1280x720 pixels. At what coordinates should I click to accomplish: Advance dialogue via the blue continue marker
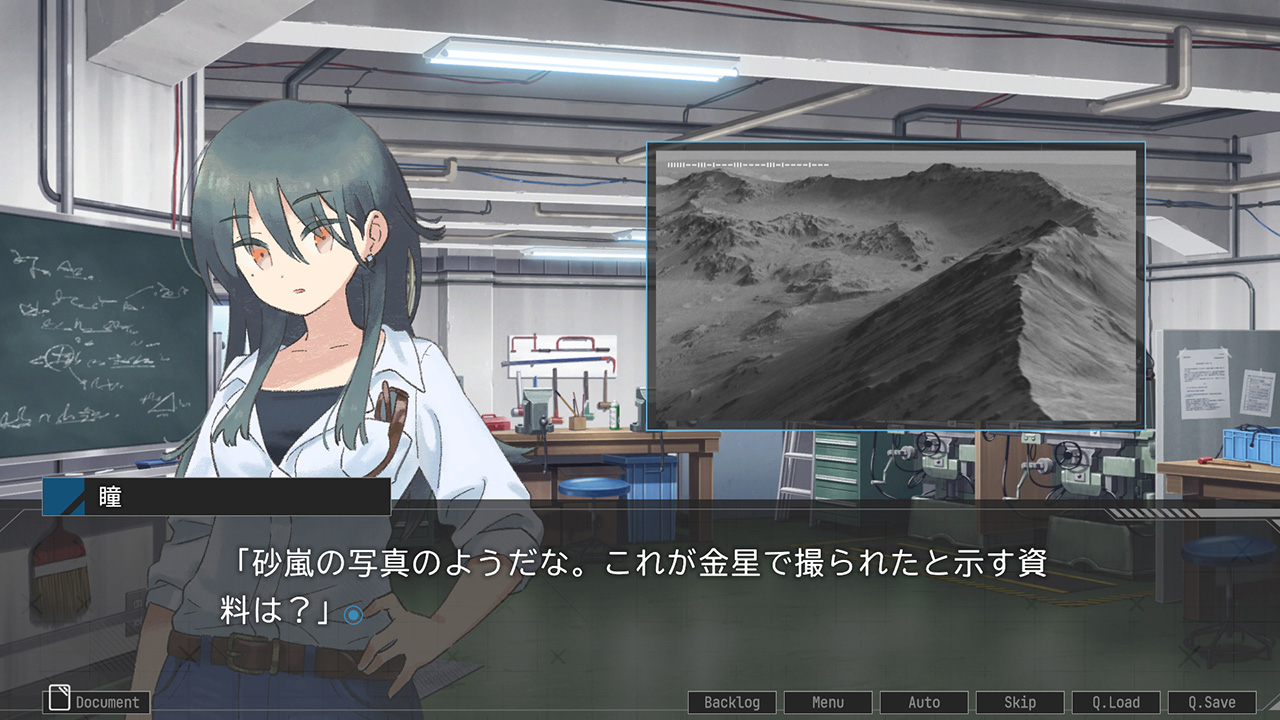click(353, 615)
